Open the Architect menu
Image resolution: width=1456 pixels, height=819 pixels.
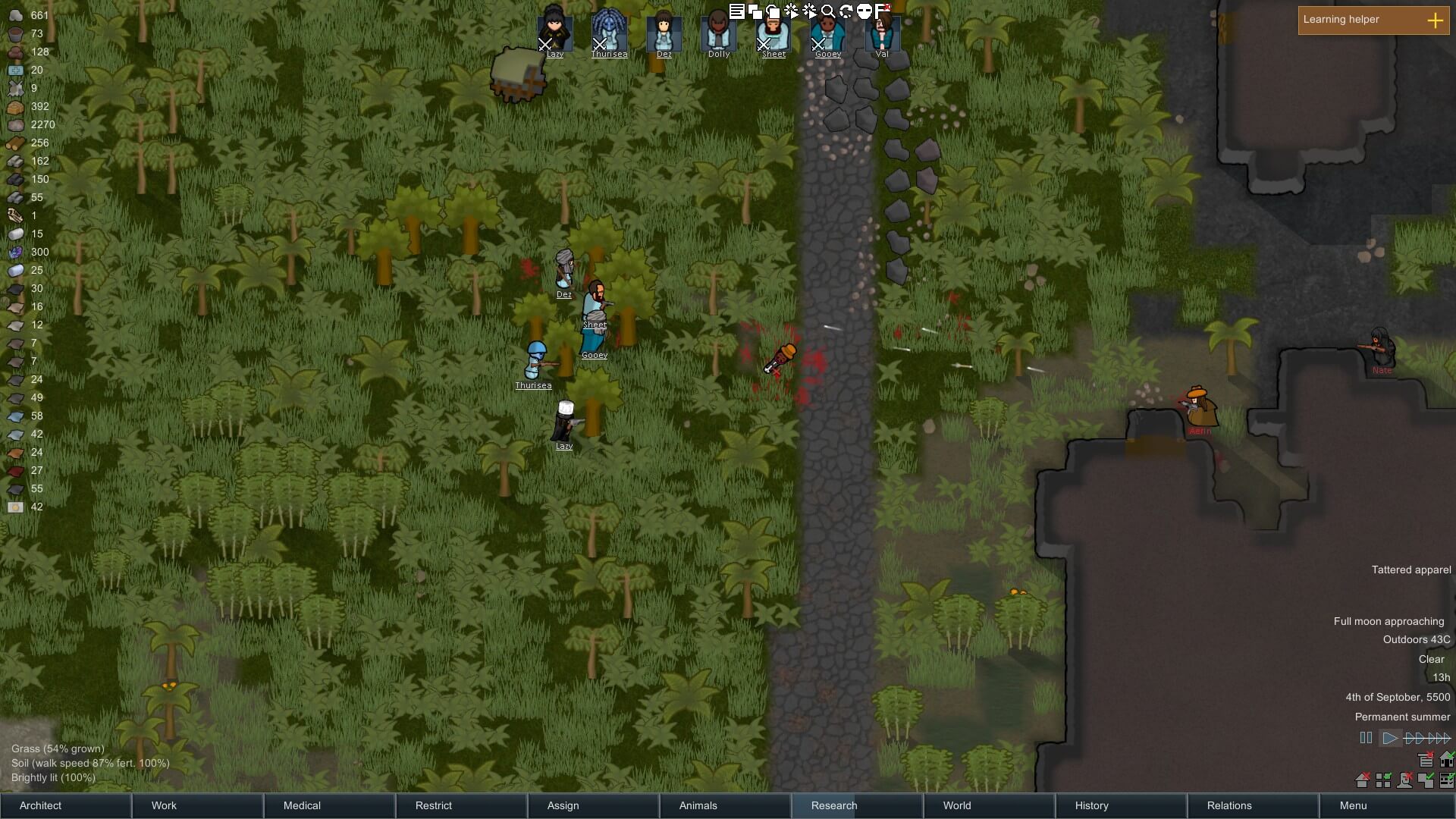tap(41, 805)
